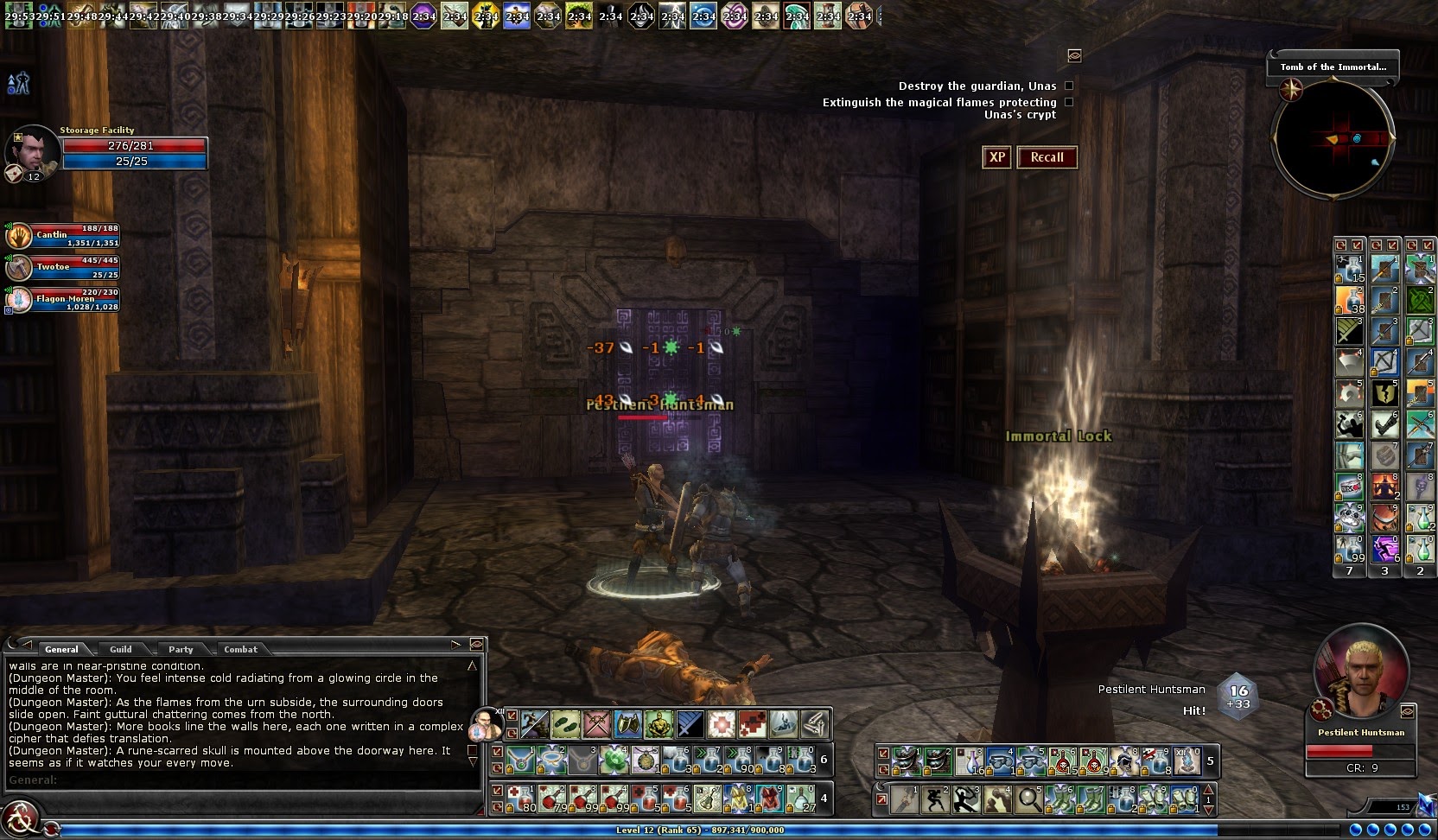Click the XP button
The width and height of the screenshot is (1438, 840).
(996, 157)
